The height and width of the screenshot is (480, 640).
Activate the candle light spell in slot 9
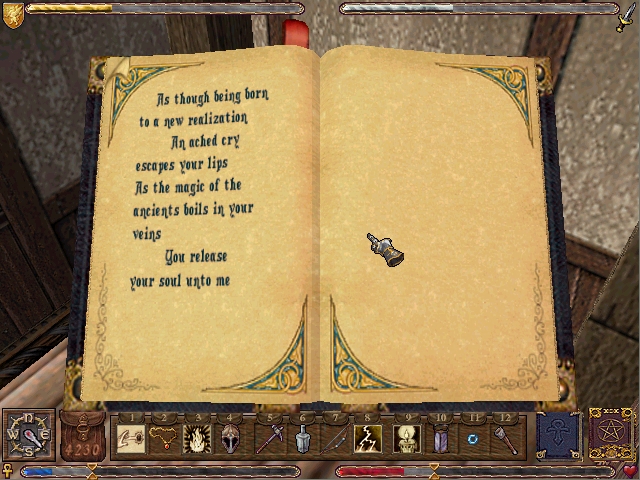point(408,438)
